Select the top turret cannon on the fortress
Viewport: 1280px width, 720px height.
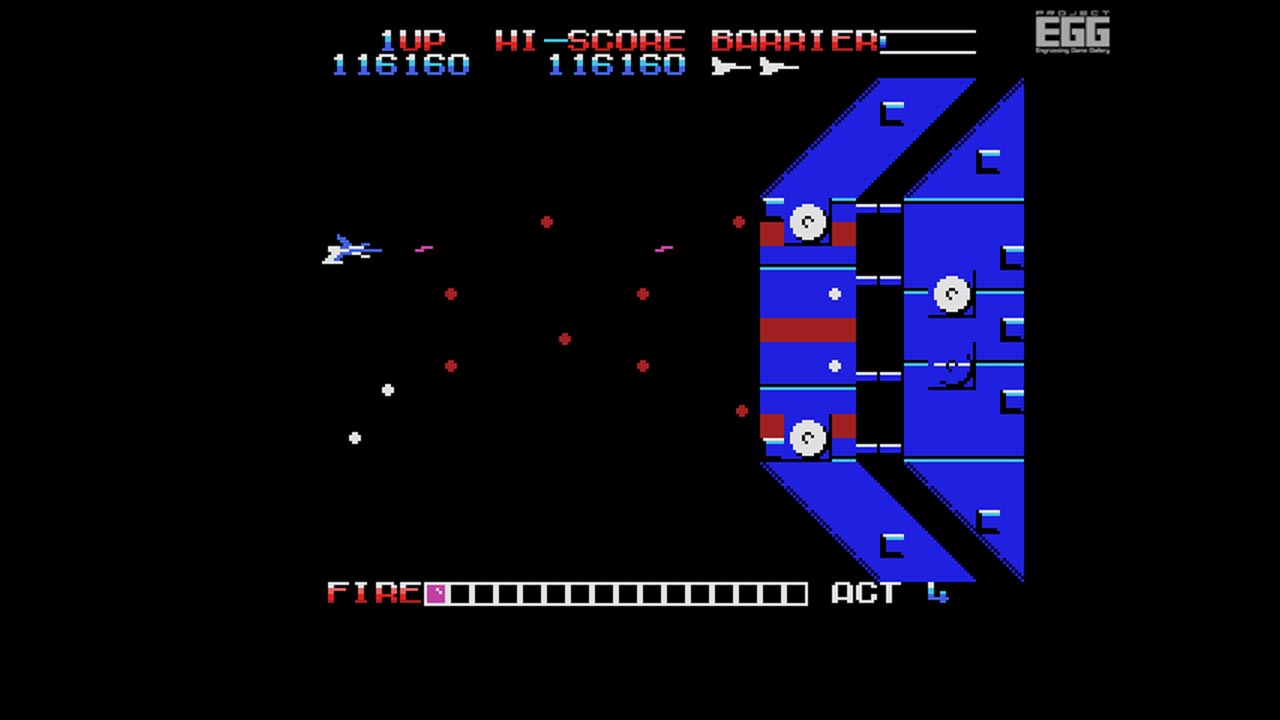pyautogui.click(x=806, y=222)
